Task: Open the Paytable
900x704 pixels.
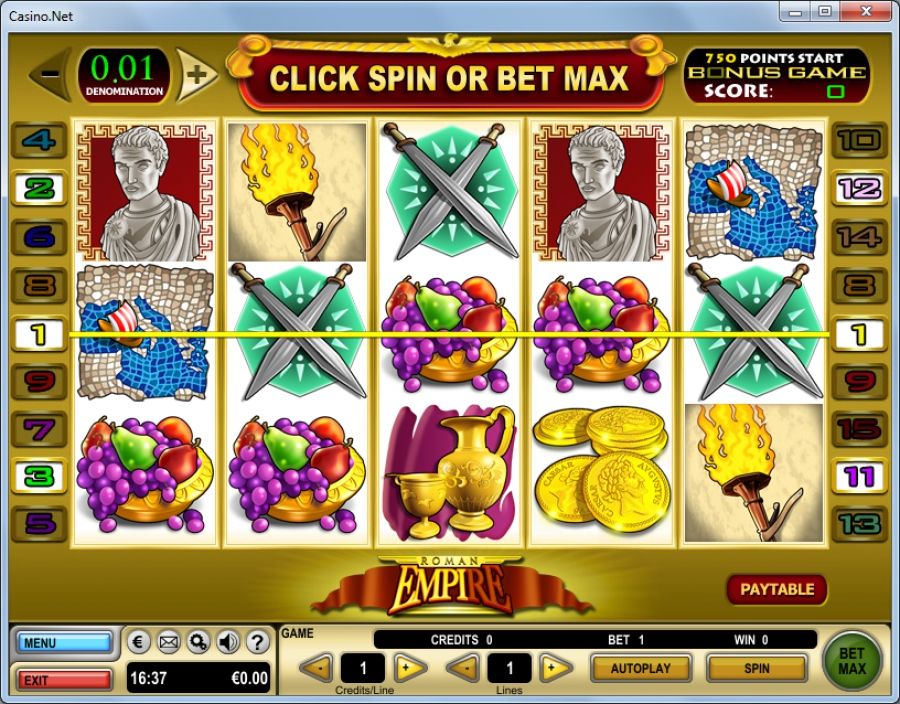Action: click(777, 589)
